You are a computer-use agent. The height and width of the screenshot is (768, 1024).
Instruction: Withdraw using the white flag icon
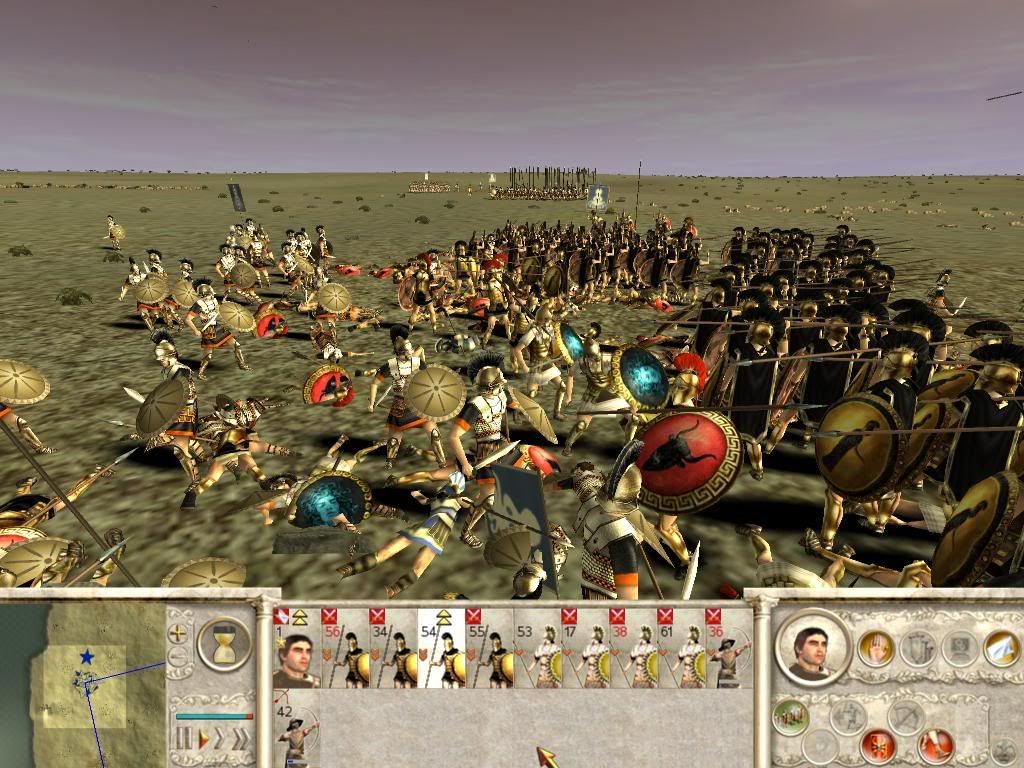1001,648
